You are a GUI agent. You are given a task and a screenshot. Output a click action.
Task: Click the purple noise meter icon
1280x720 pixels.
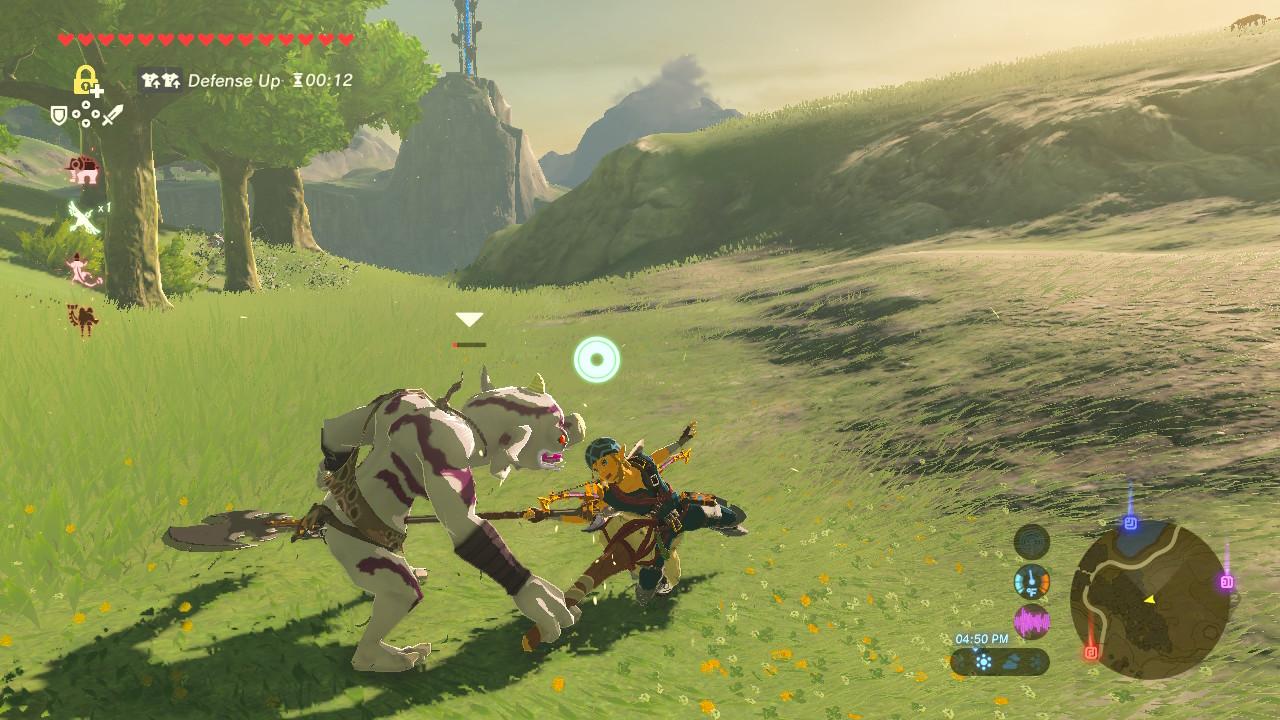click(1032, 622)
